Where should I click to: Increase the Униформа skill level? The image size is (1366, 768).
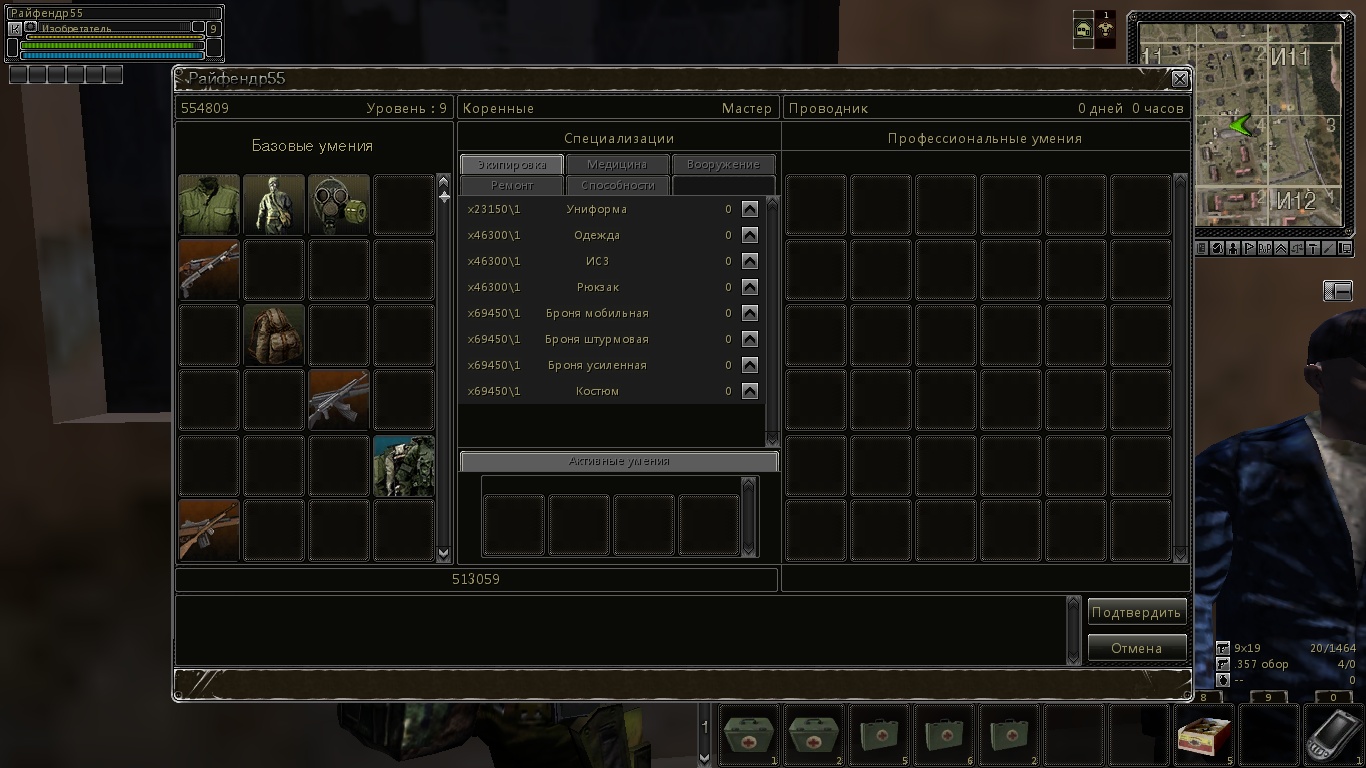(x=750, y=209)
